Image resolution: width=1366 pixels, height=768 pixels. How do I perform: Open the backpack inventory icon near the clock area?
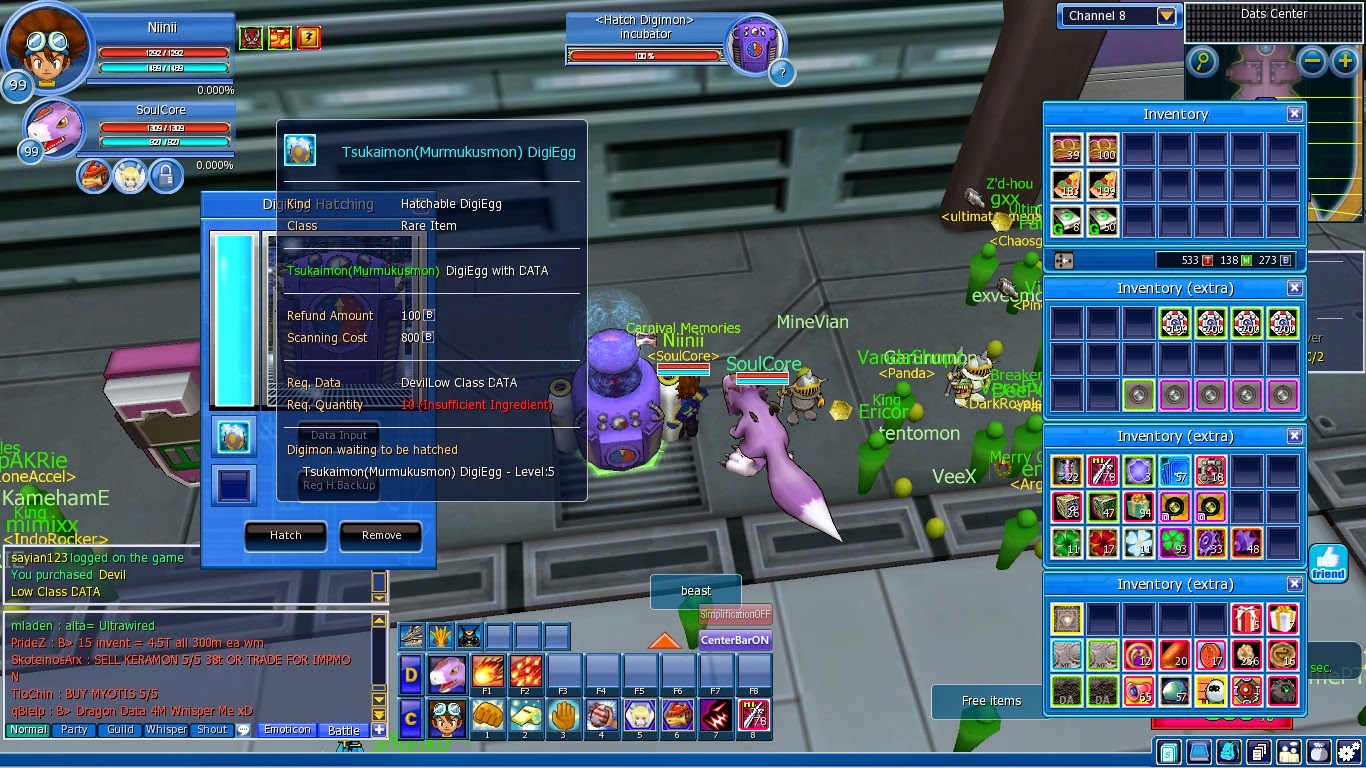[x=1228, y=752]
